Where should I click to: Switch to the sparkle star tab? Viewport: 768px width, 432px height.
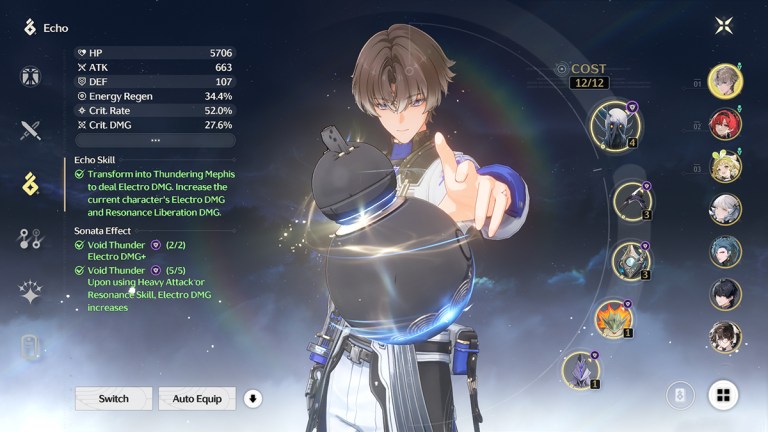pyautogui.click(x=30, y=292)
